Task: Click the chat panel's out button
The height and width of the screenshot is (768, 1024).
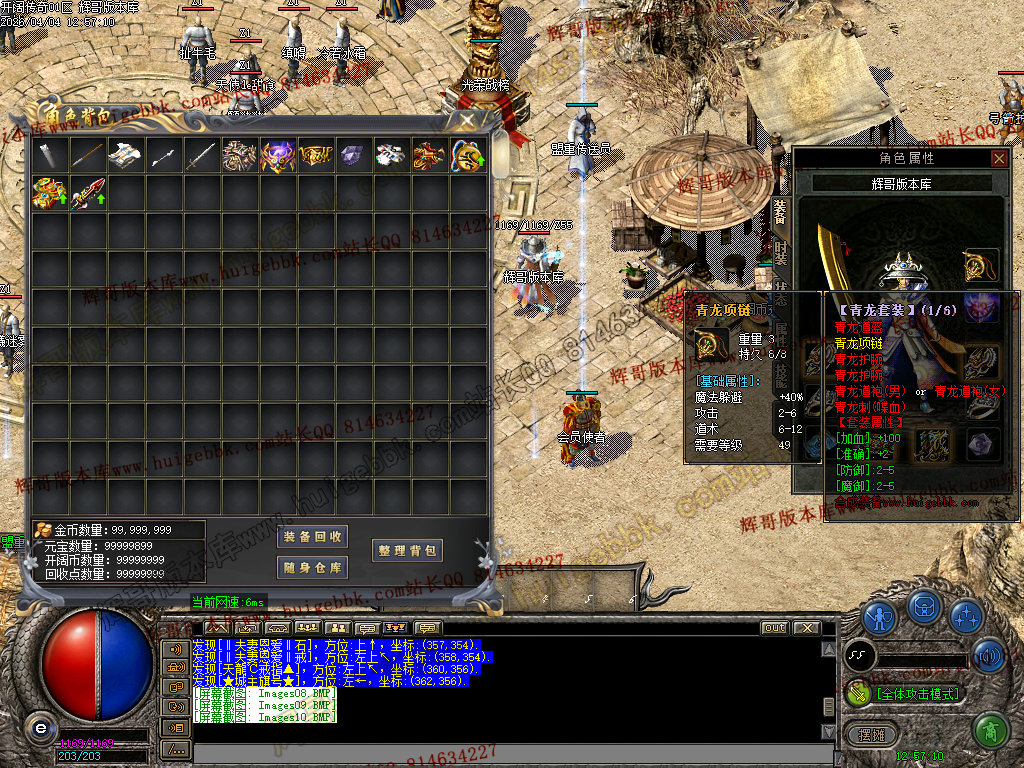Action: [774, 628]
